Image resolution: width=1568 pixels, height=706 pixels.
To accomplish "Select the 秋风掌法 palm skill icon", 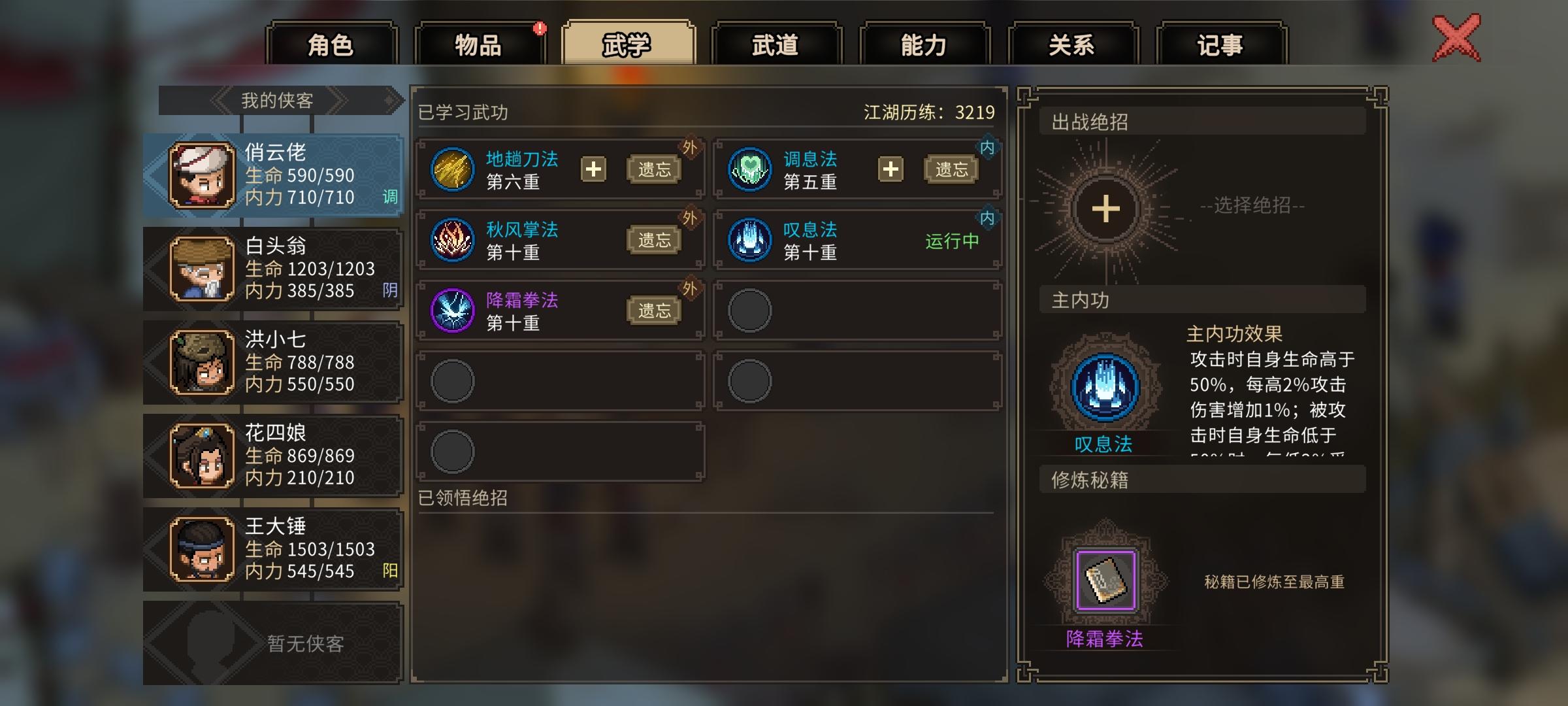I will click(x=452, y=239).
